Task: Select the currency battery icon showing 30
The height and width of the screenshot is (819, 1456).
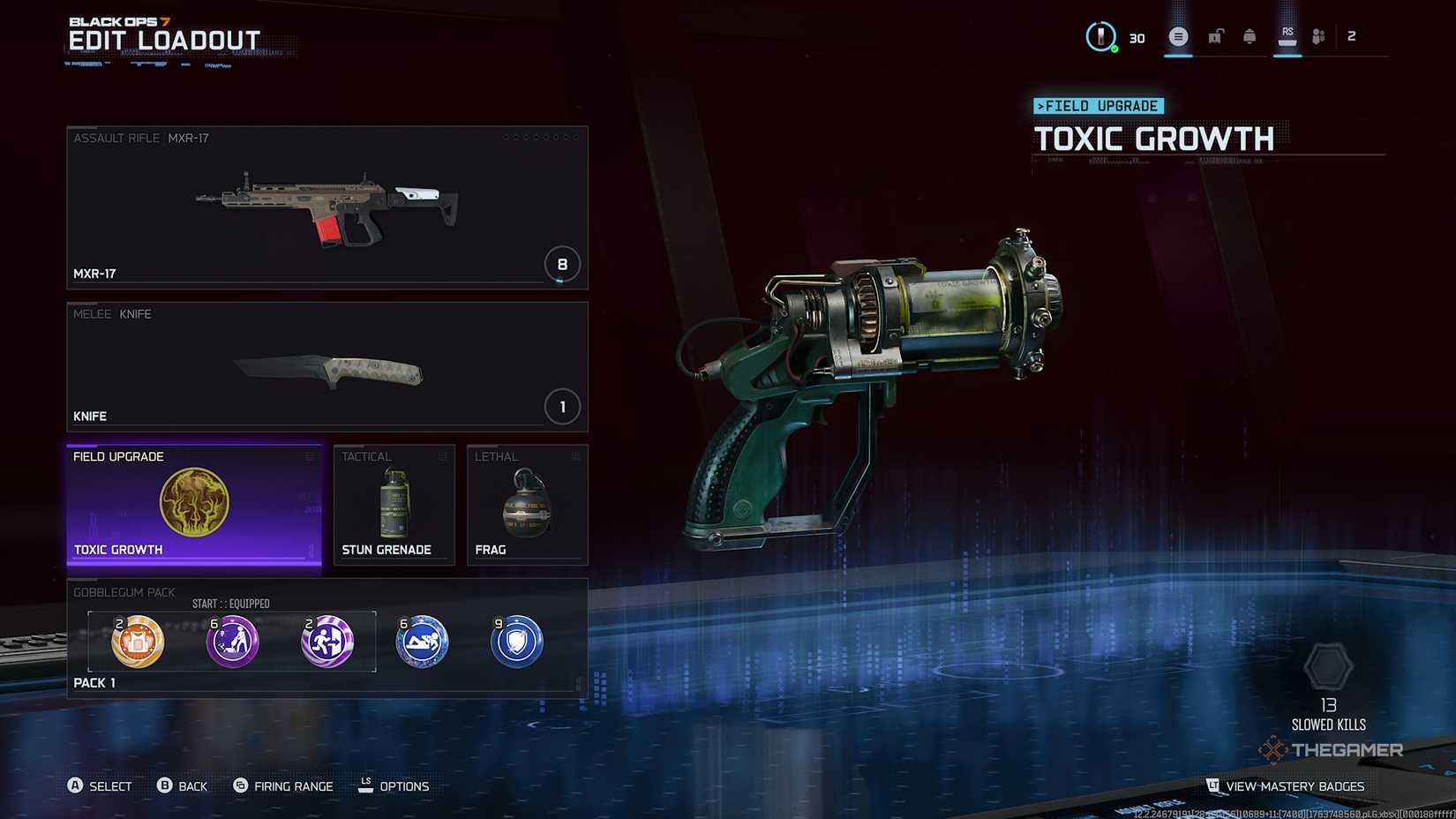Action: (x=1100, y=37)
